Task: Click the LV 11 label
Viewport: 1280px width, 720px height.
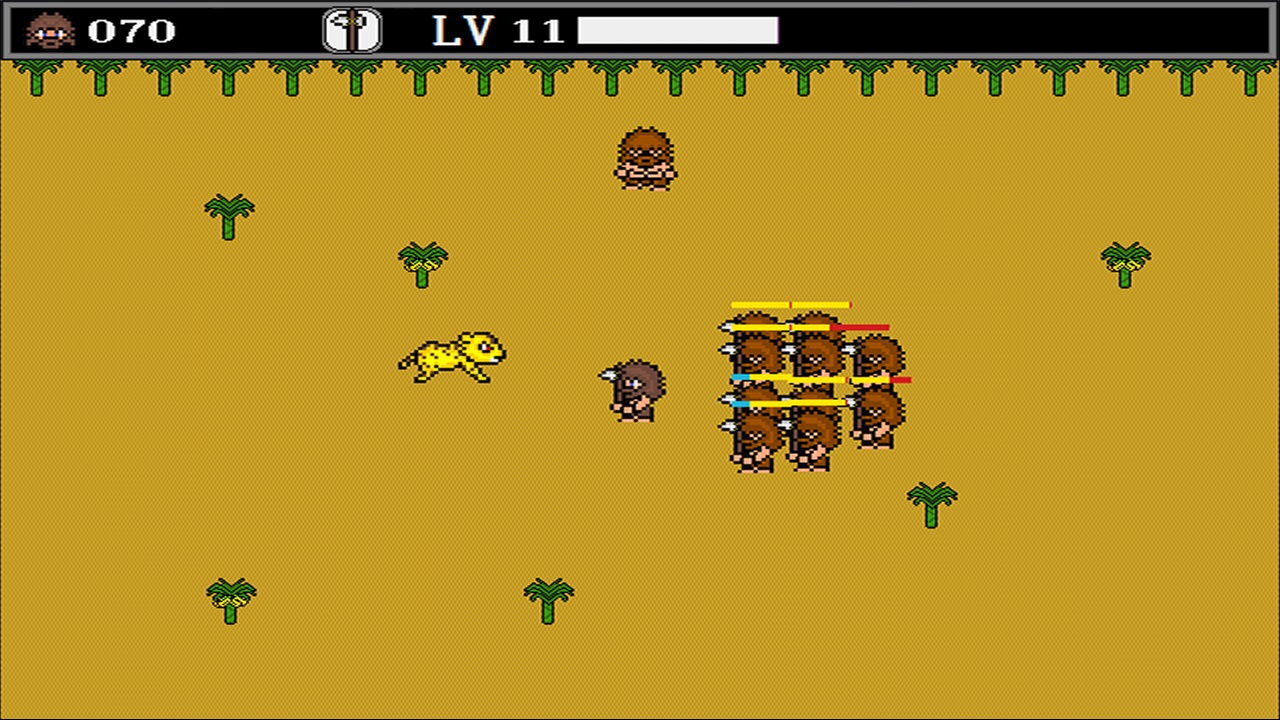Action: [496, 31]
